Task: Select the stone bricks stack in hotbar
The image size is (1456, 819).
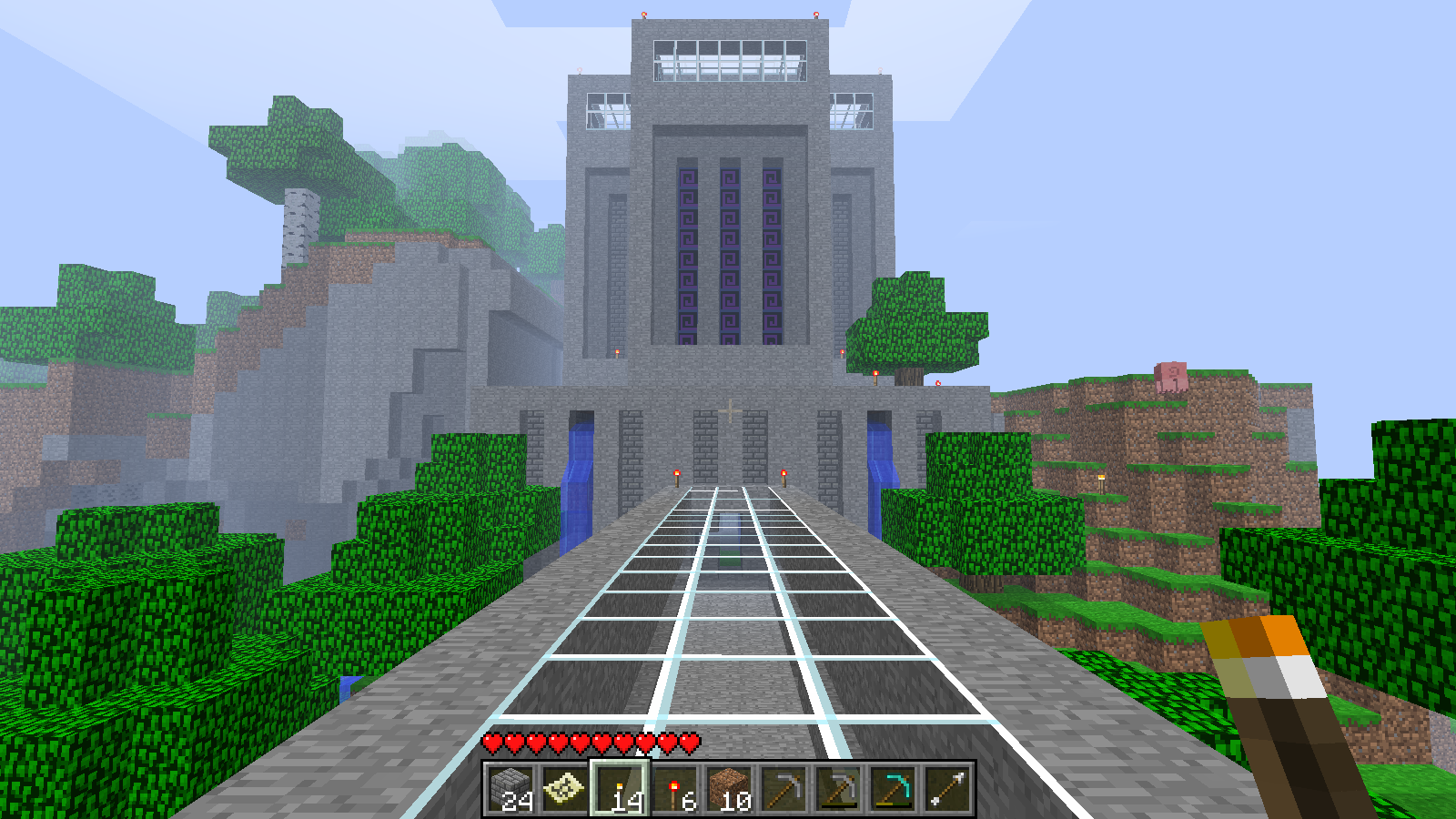Action: (510, 788)
